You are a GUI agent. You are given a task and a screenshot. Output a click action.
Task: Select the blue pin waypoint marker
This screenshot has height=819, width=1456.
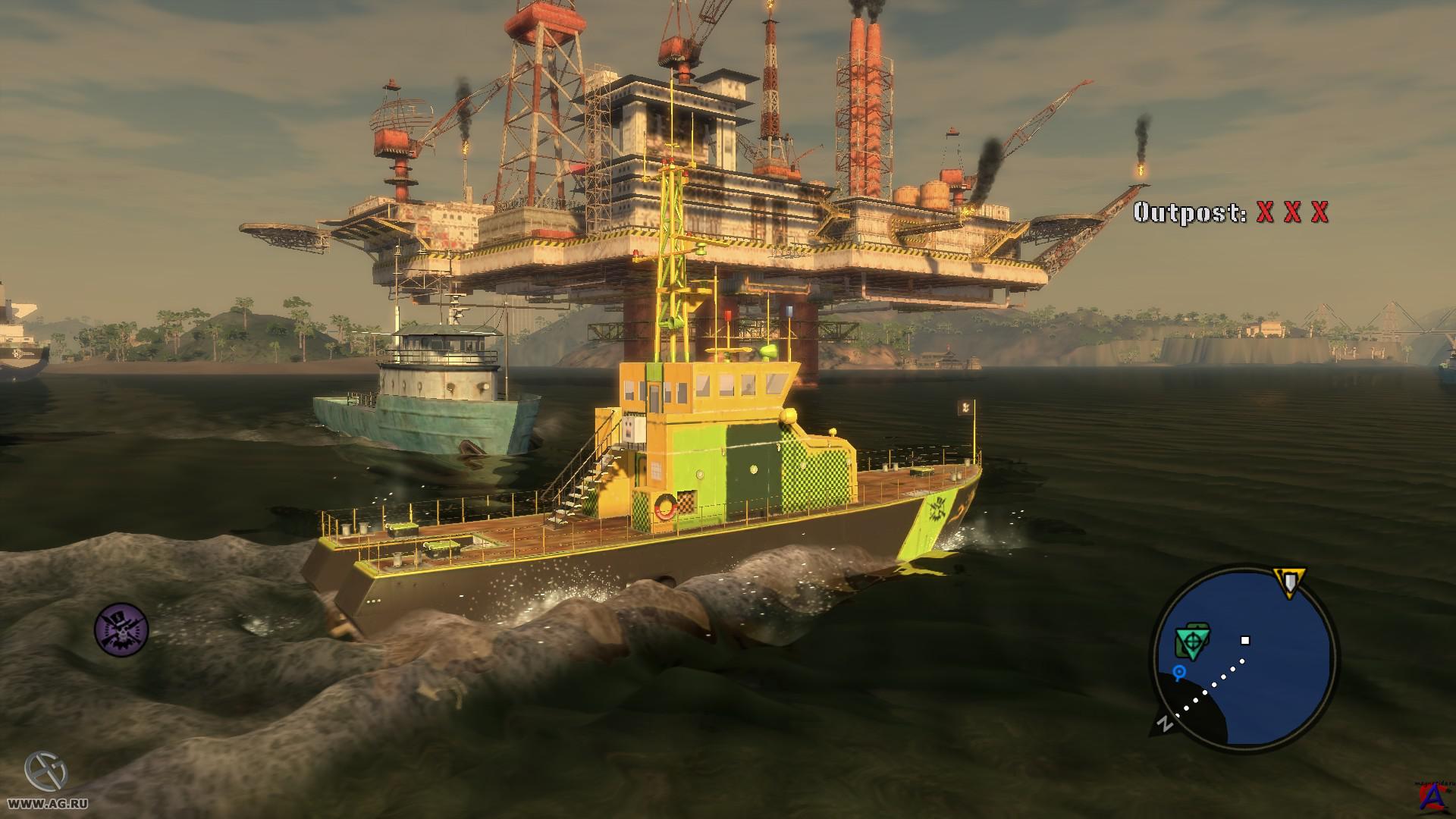pos(1179,672)
